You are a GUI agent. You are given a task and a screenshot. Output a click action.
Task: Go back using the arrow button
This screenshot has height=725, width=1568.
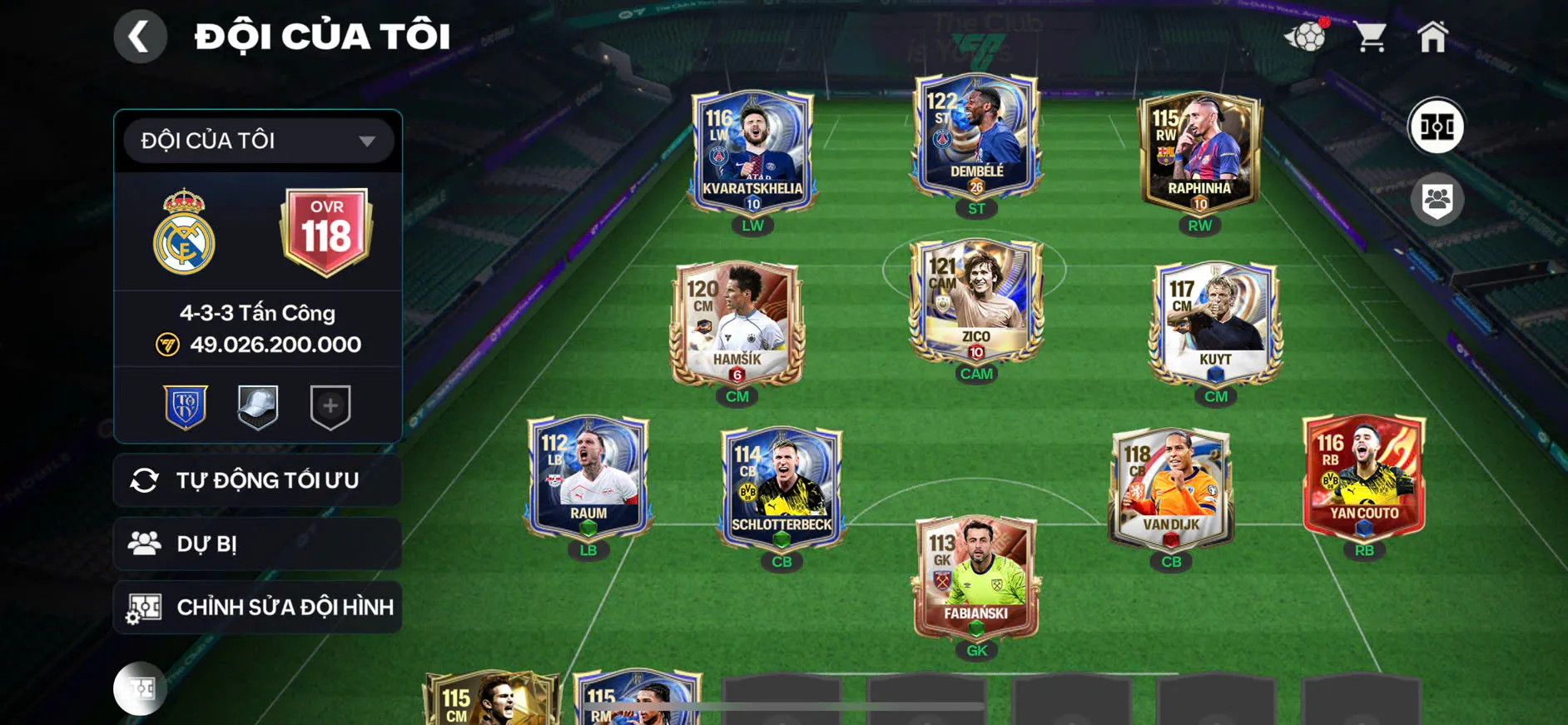click(x=140, y=37)
